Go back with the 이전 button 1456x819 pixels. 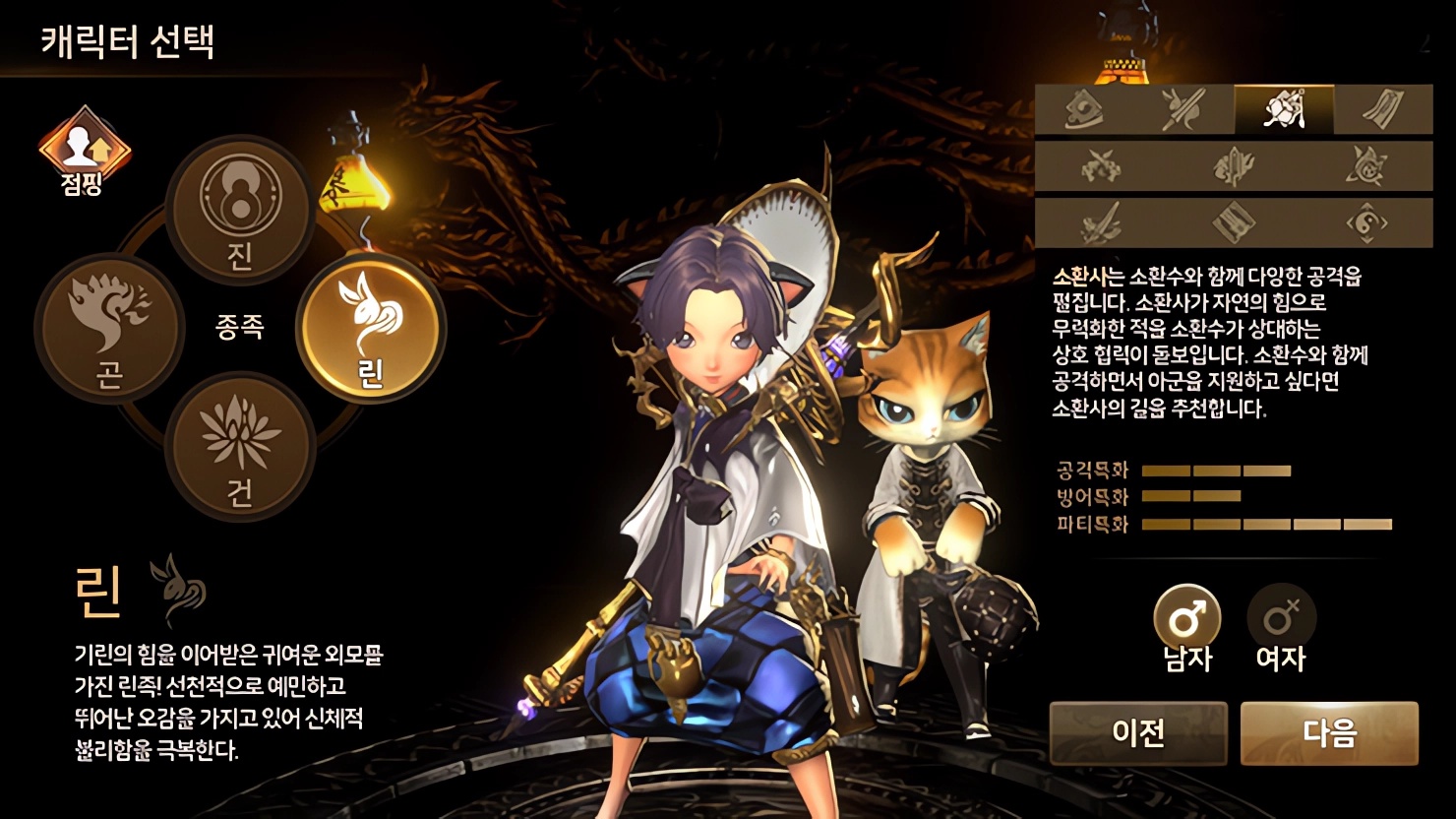(x=1138, y=732)
